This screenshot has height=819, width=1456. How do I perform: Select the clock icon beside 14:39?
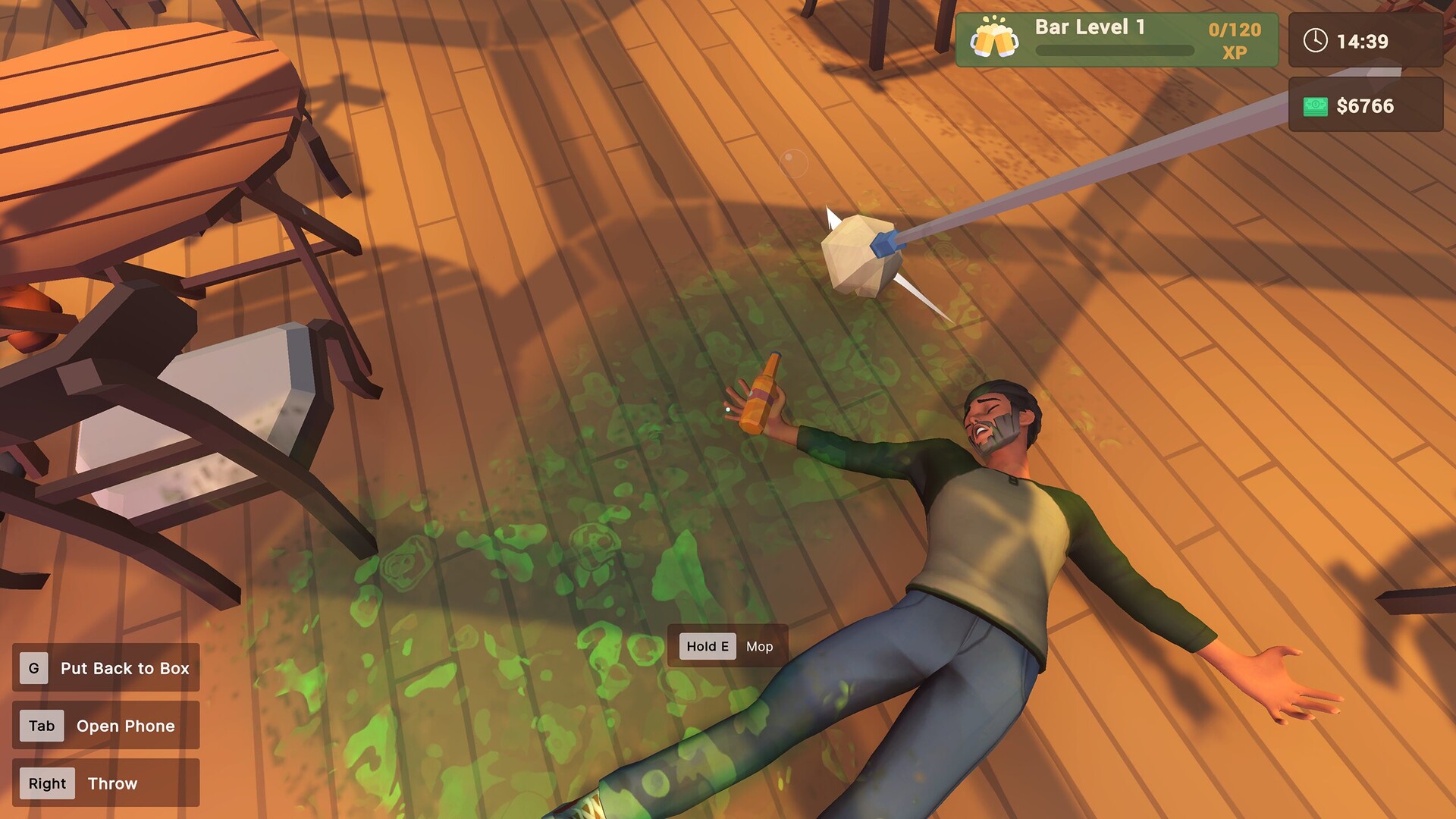[1316, 42]
